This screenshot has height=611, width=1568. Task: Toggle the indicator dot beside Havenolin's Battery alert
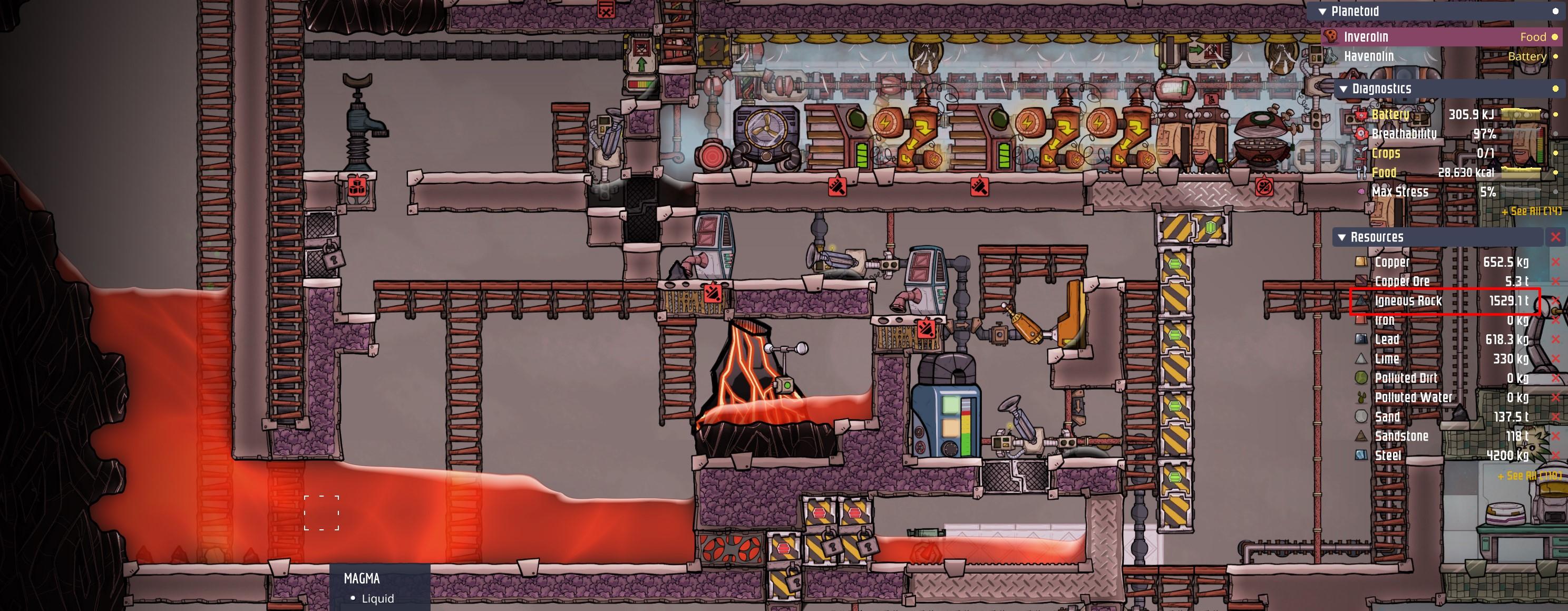click(x=1555, y=56)
